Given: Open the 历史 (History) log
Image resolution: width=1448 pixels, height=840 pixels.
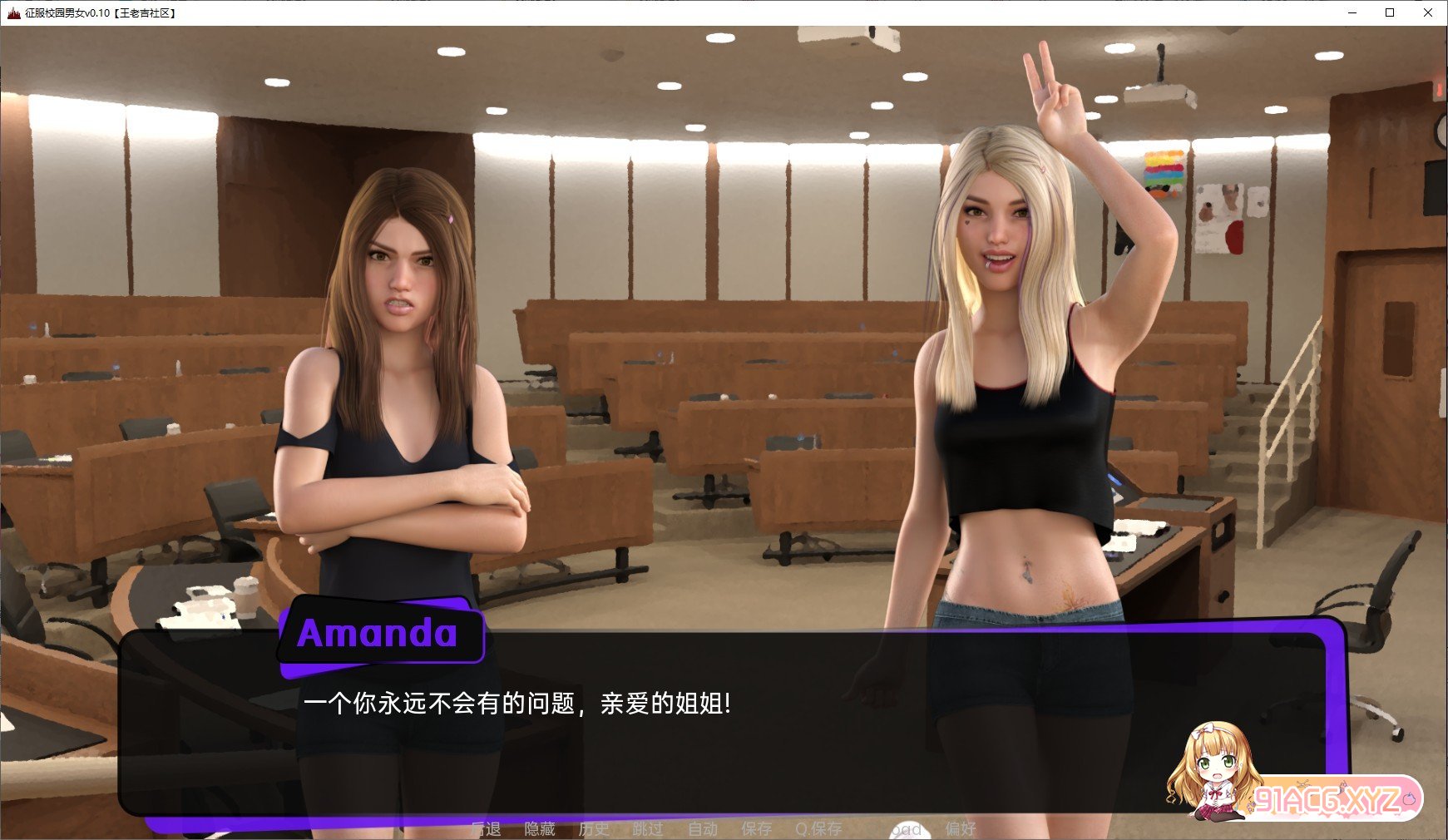Looking at the screenshot, I should (x=594, y=829).
